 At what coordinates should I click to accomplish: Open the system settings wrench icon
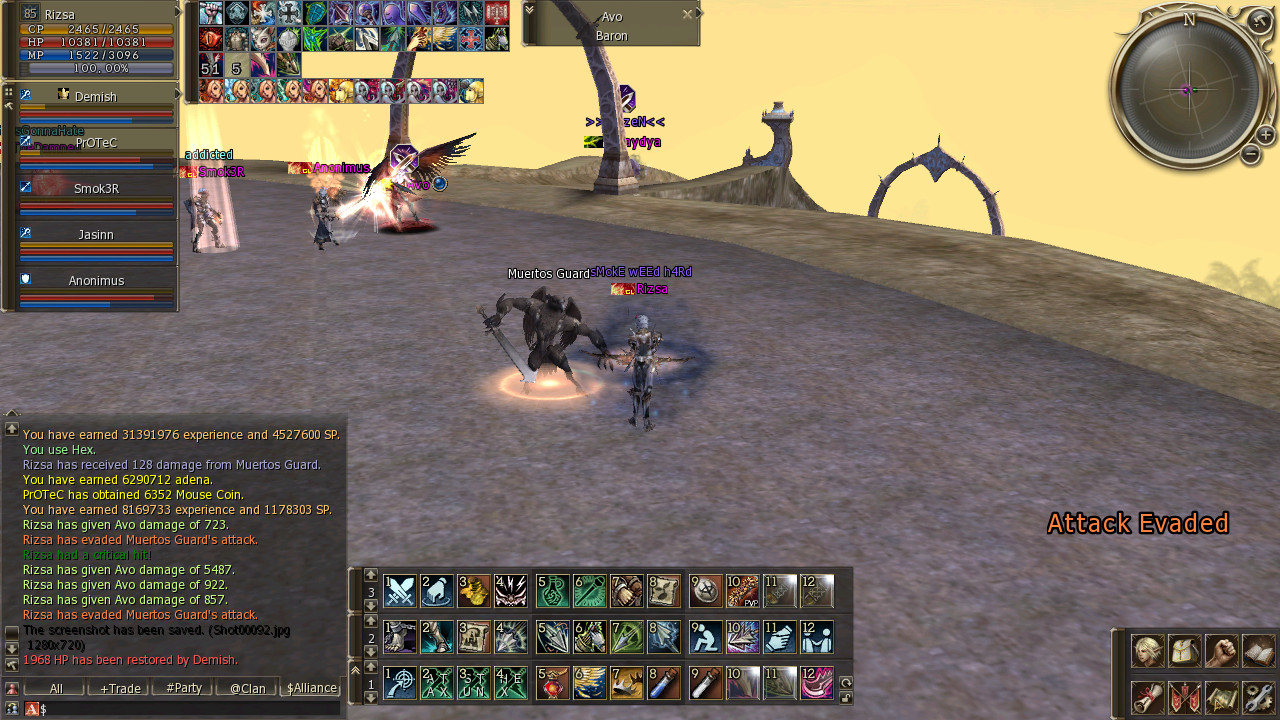click(x=1259, y=697)
